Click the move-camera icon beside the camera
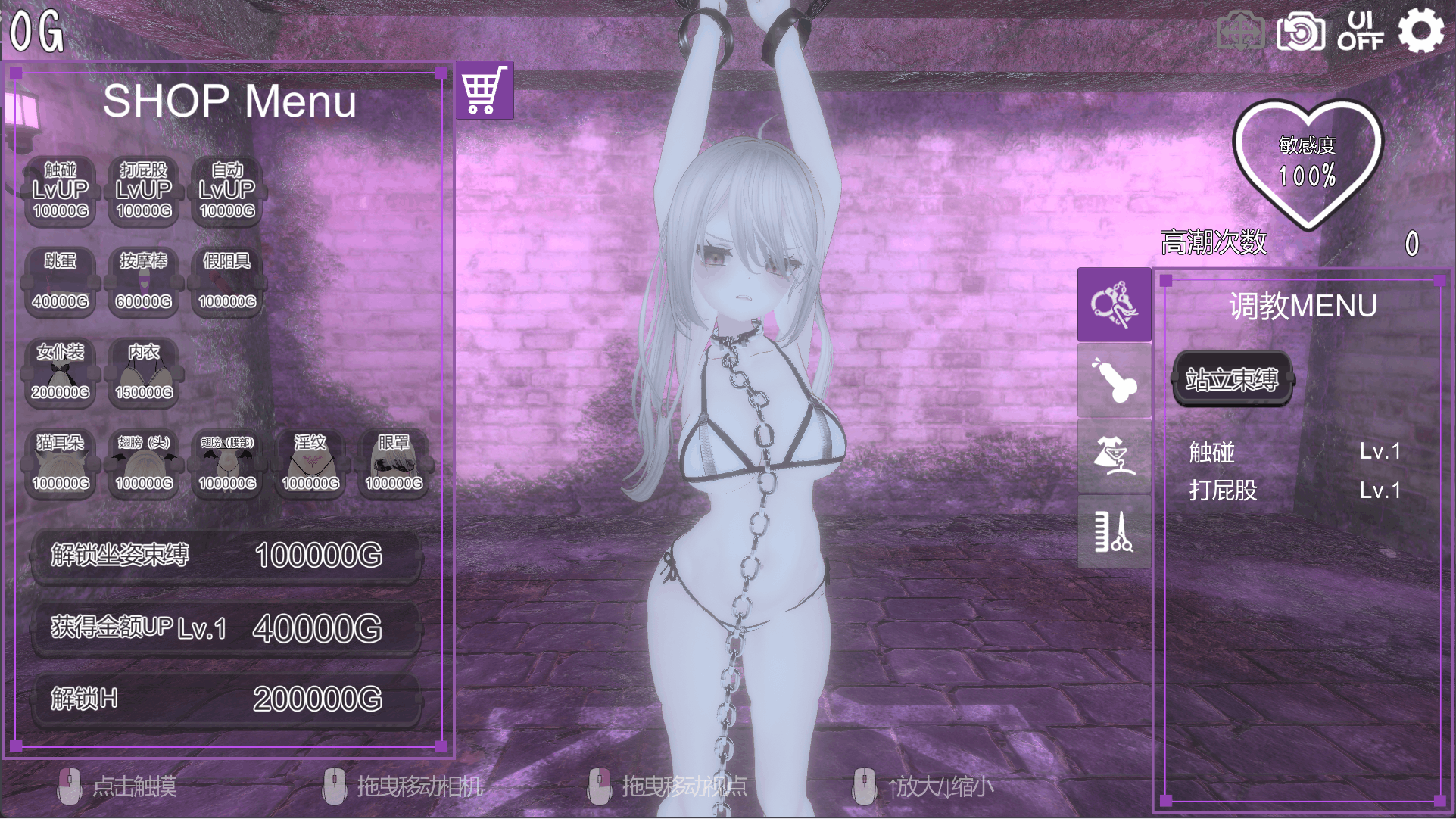 (x=1240, y=33)
